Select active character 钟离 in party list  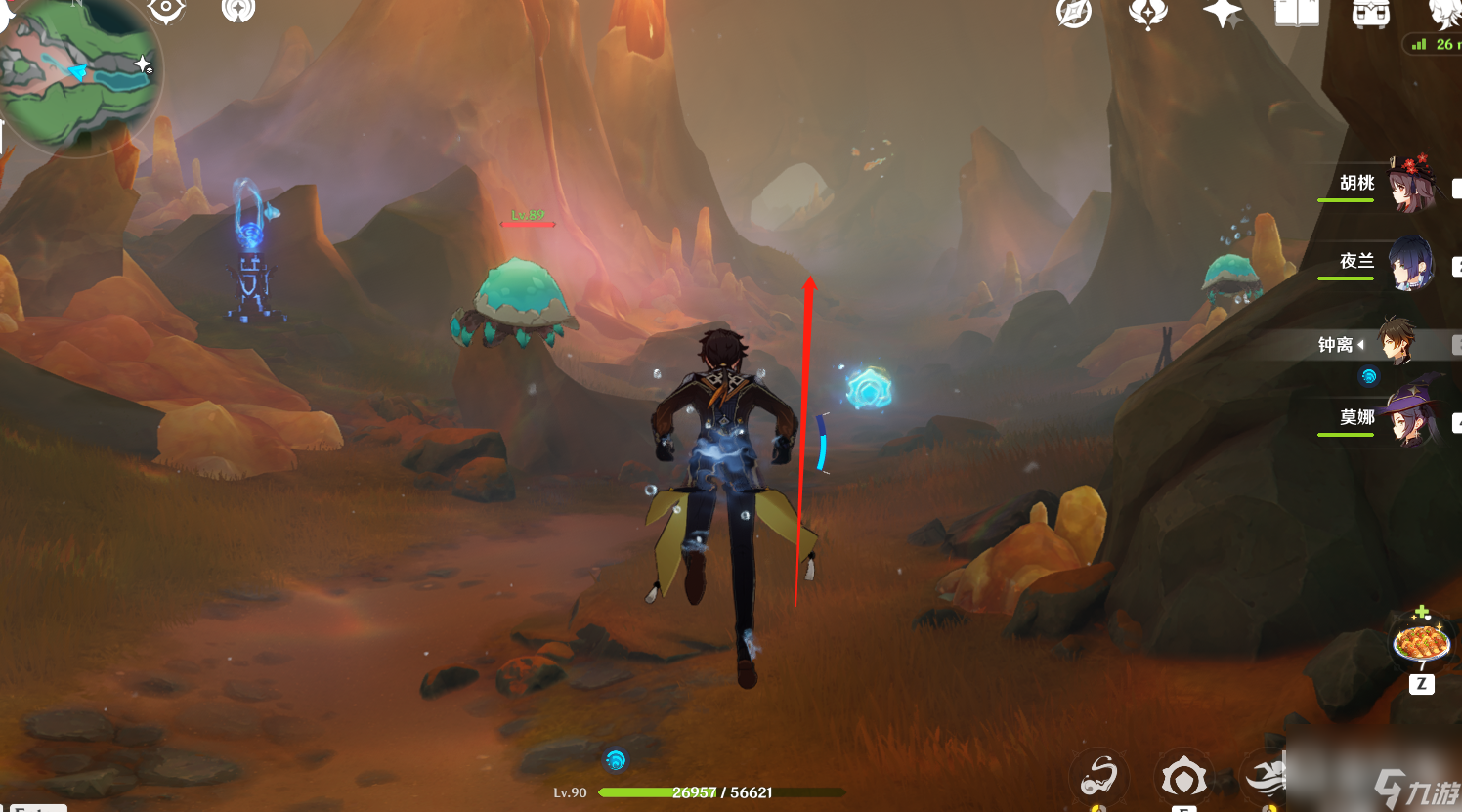(x=1396, y=343)
